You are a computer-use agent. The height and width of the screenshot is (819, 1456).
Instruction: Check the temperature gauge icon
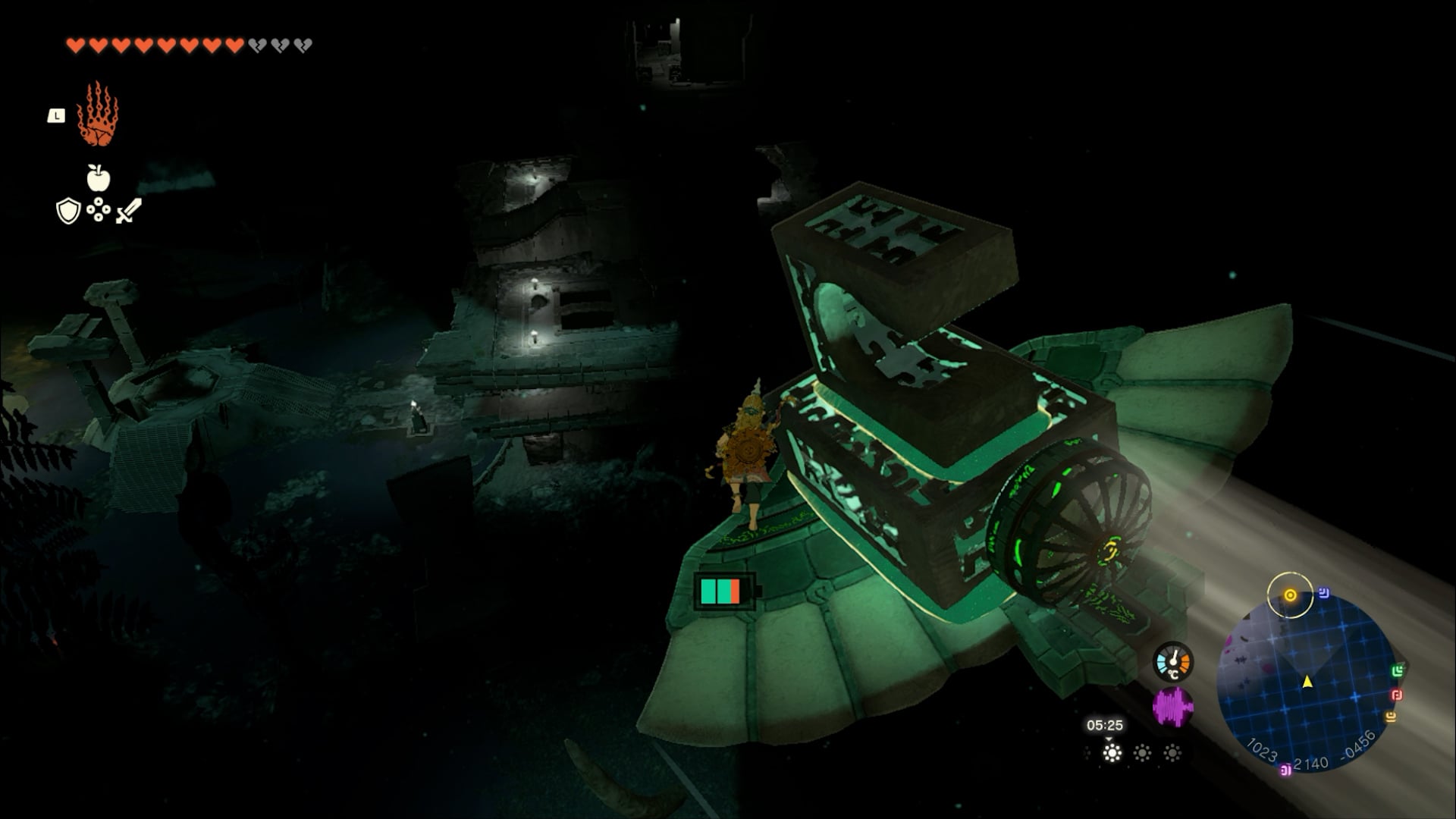point(1172,662)
